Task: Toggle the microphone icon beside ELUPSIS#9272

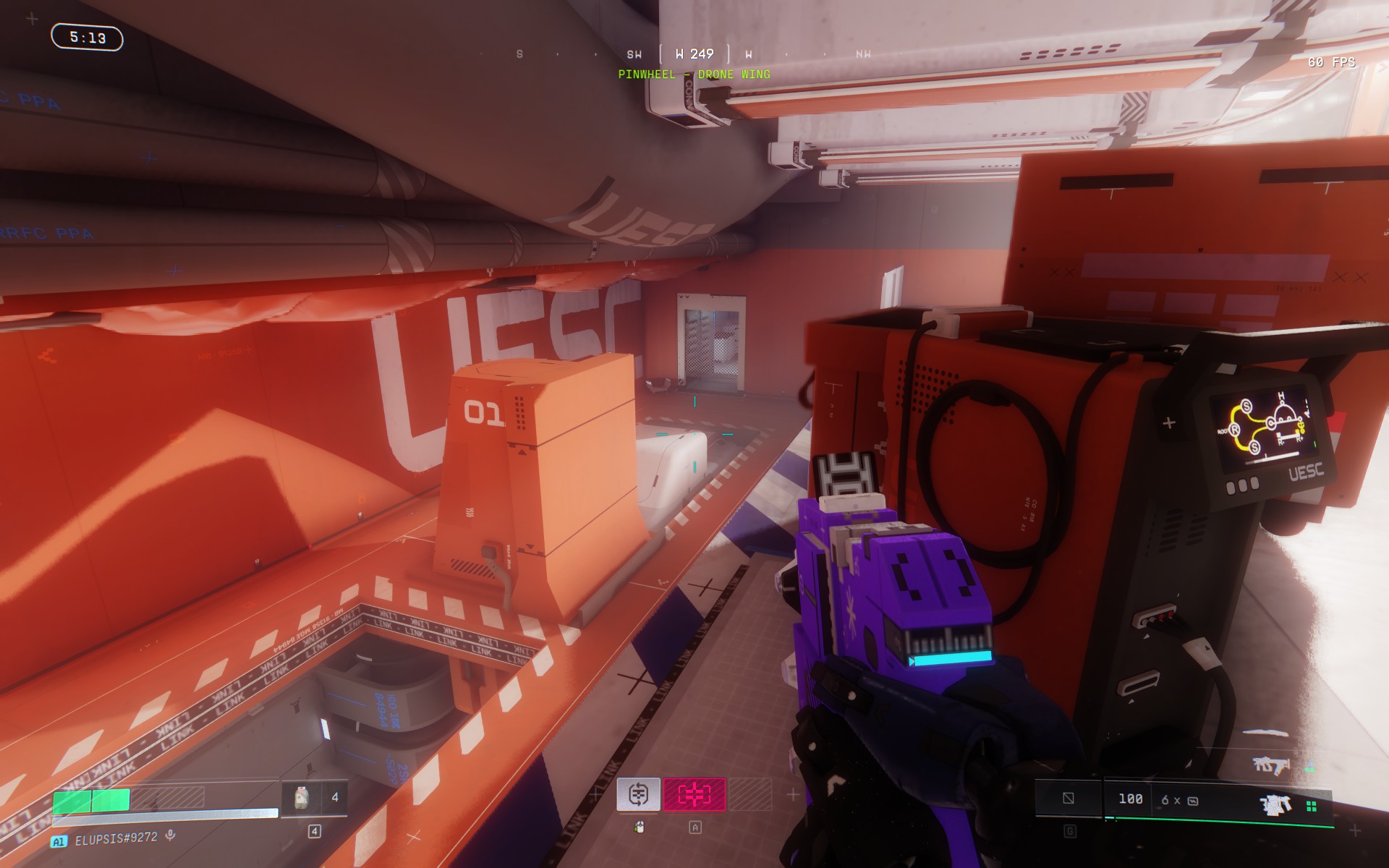Action: (171, 835)
